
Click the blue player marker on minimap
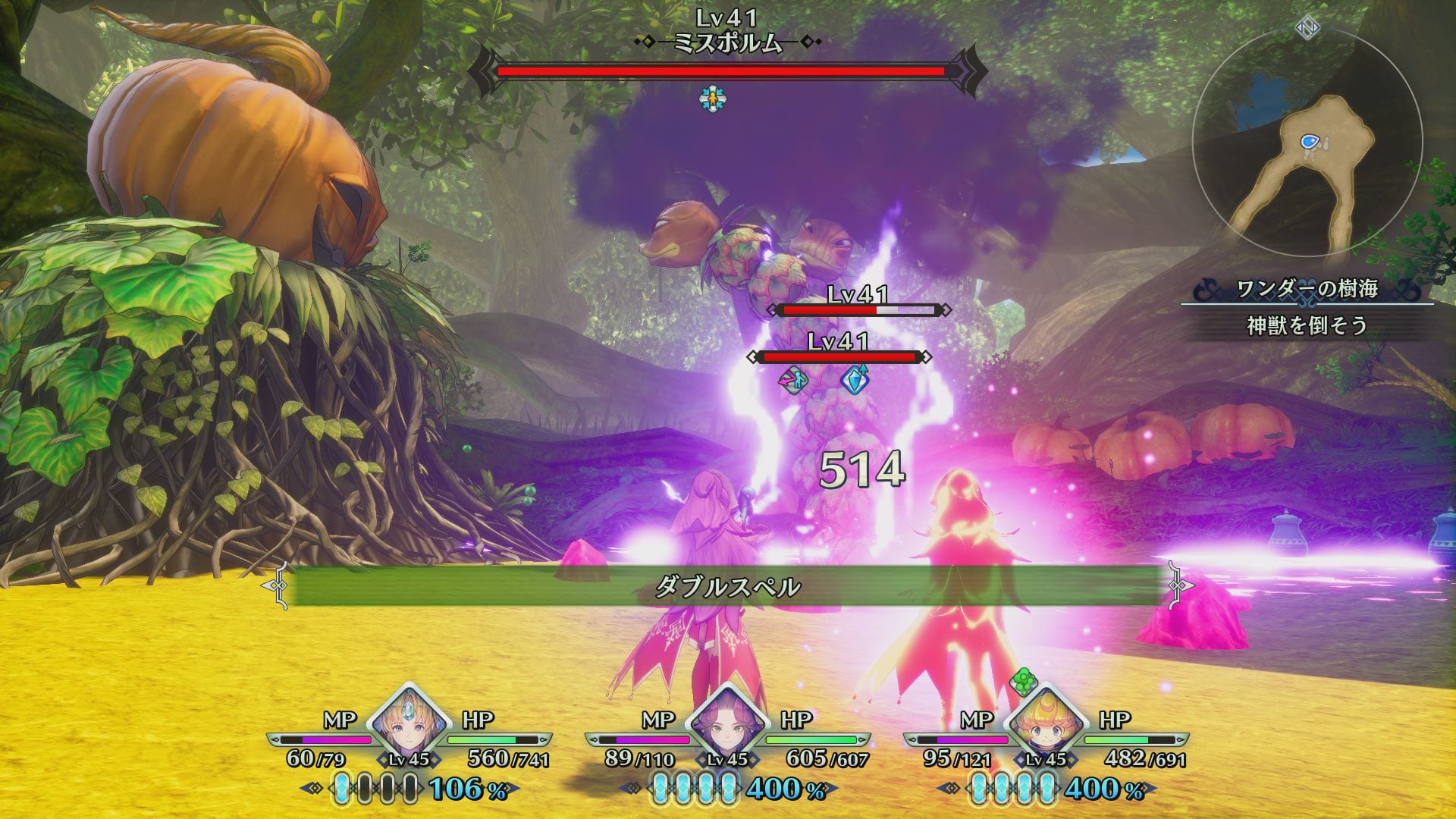pos(1309,141)
